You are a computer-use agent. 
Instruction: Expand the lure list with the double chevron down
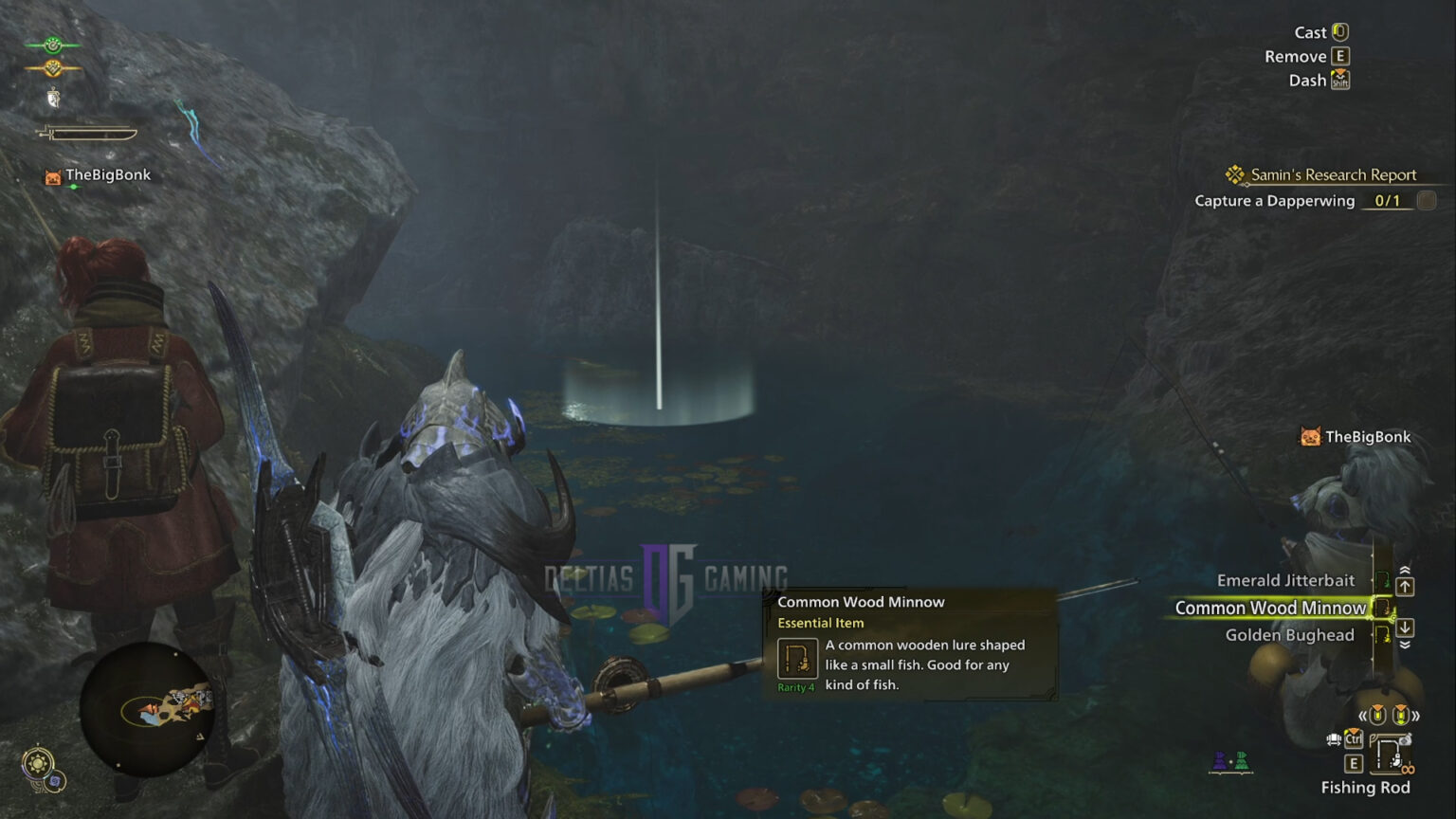1404,644
